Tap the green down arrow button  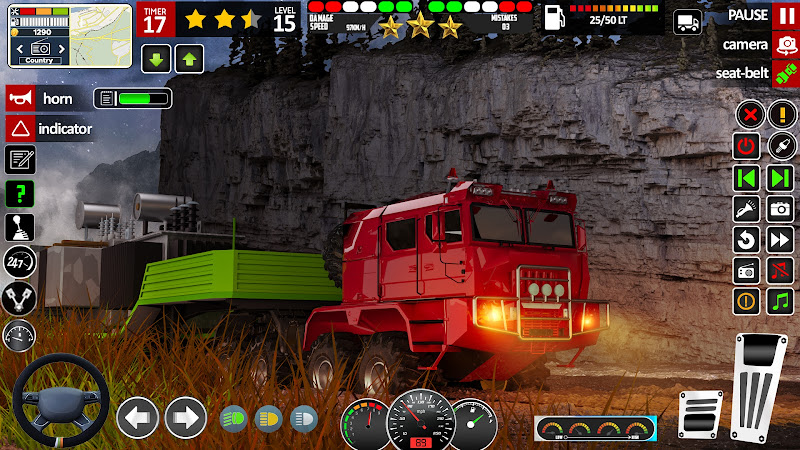click(155, 58)
